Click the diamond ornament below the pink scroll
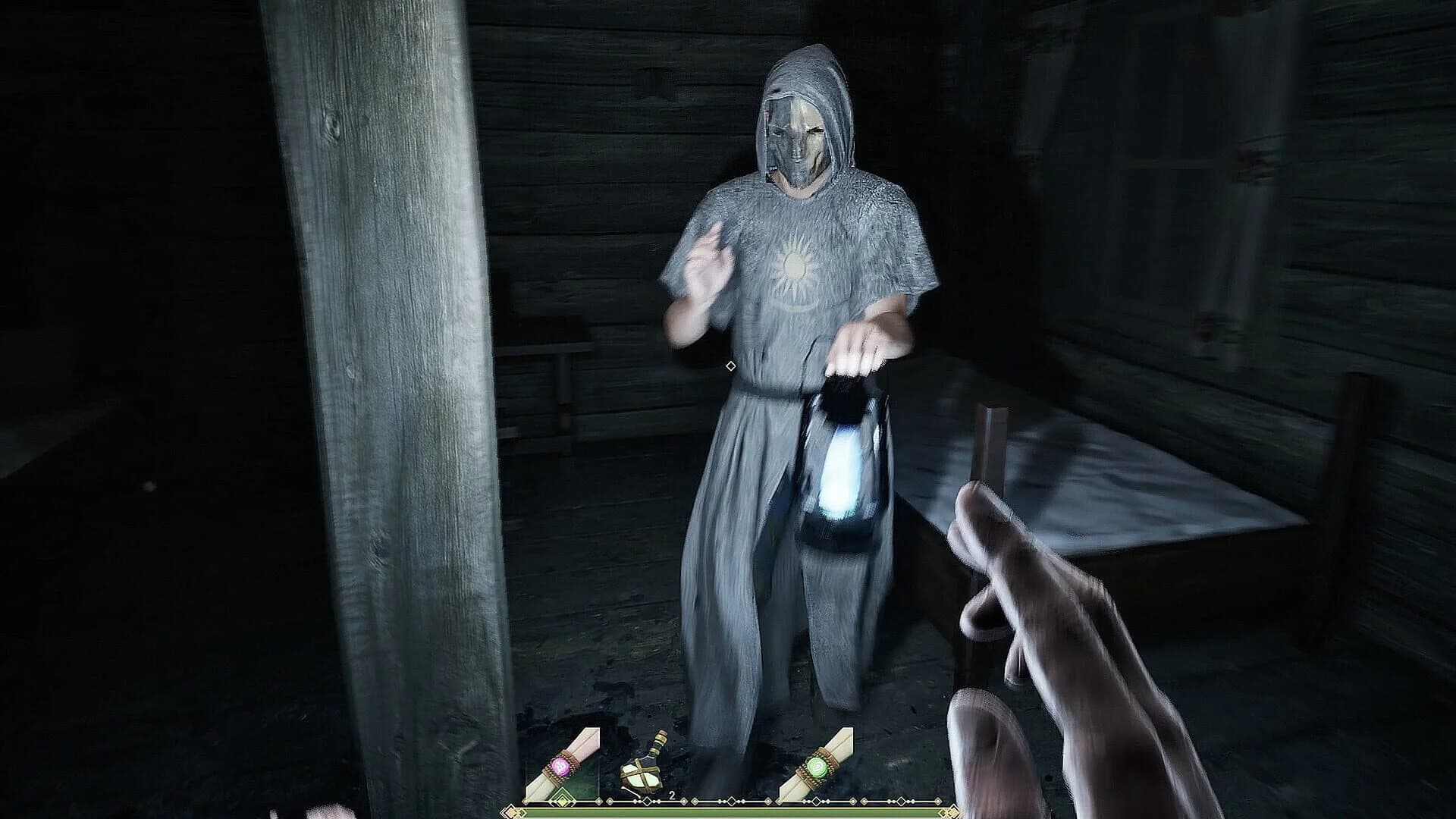 (x=563, y=801)
